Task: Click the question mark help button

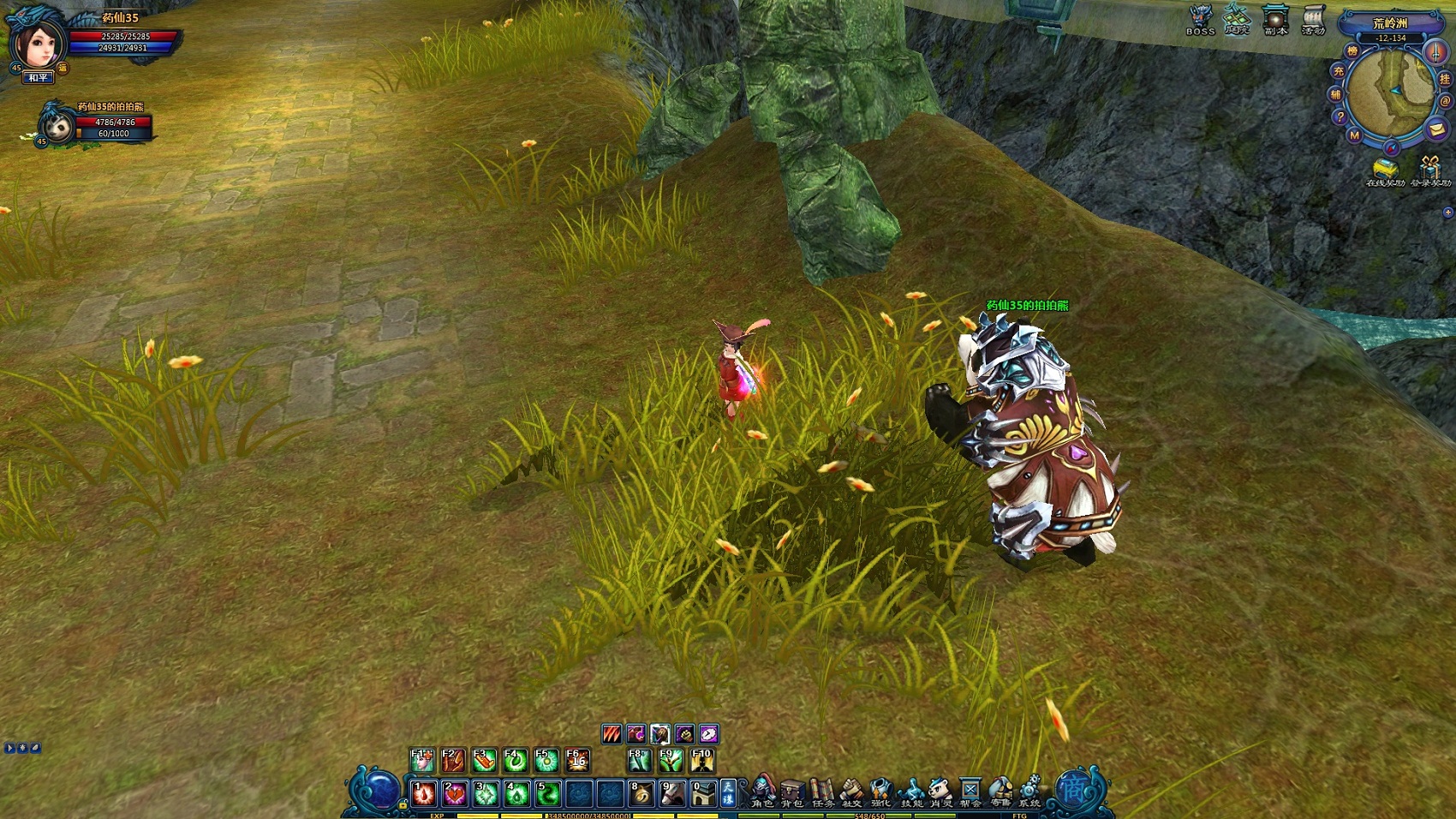Action: pos(1340,117)
